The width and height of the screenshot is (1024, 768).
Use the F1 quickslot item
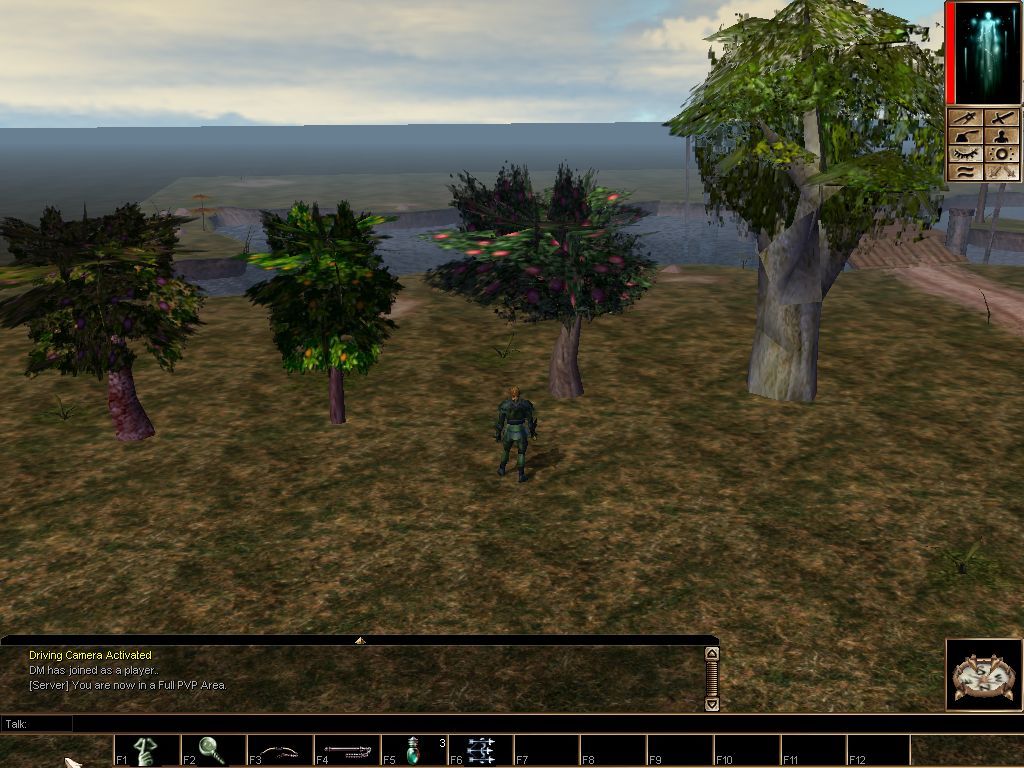[x=146, y=750]
